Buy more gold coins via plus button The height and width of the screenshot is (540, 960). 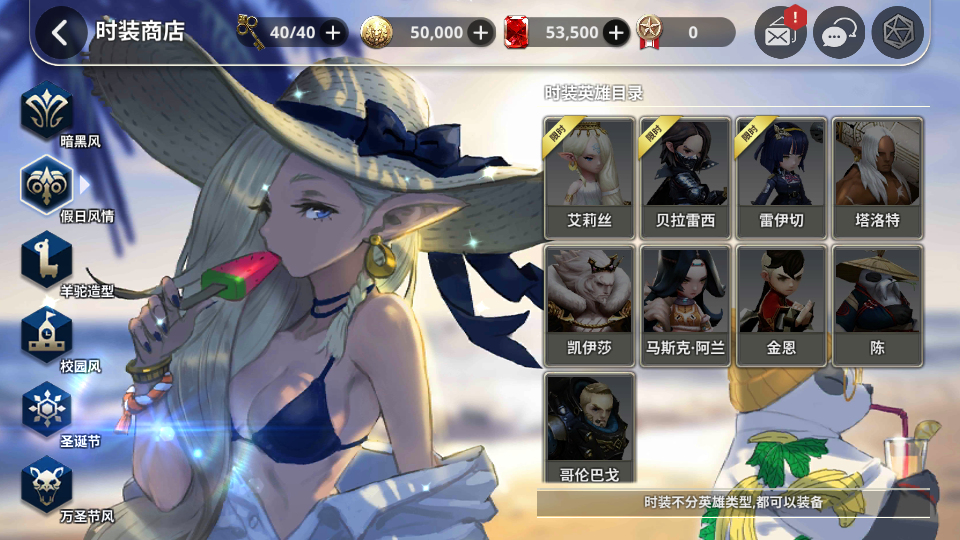coord(481,32)
